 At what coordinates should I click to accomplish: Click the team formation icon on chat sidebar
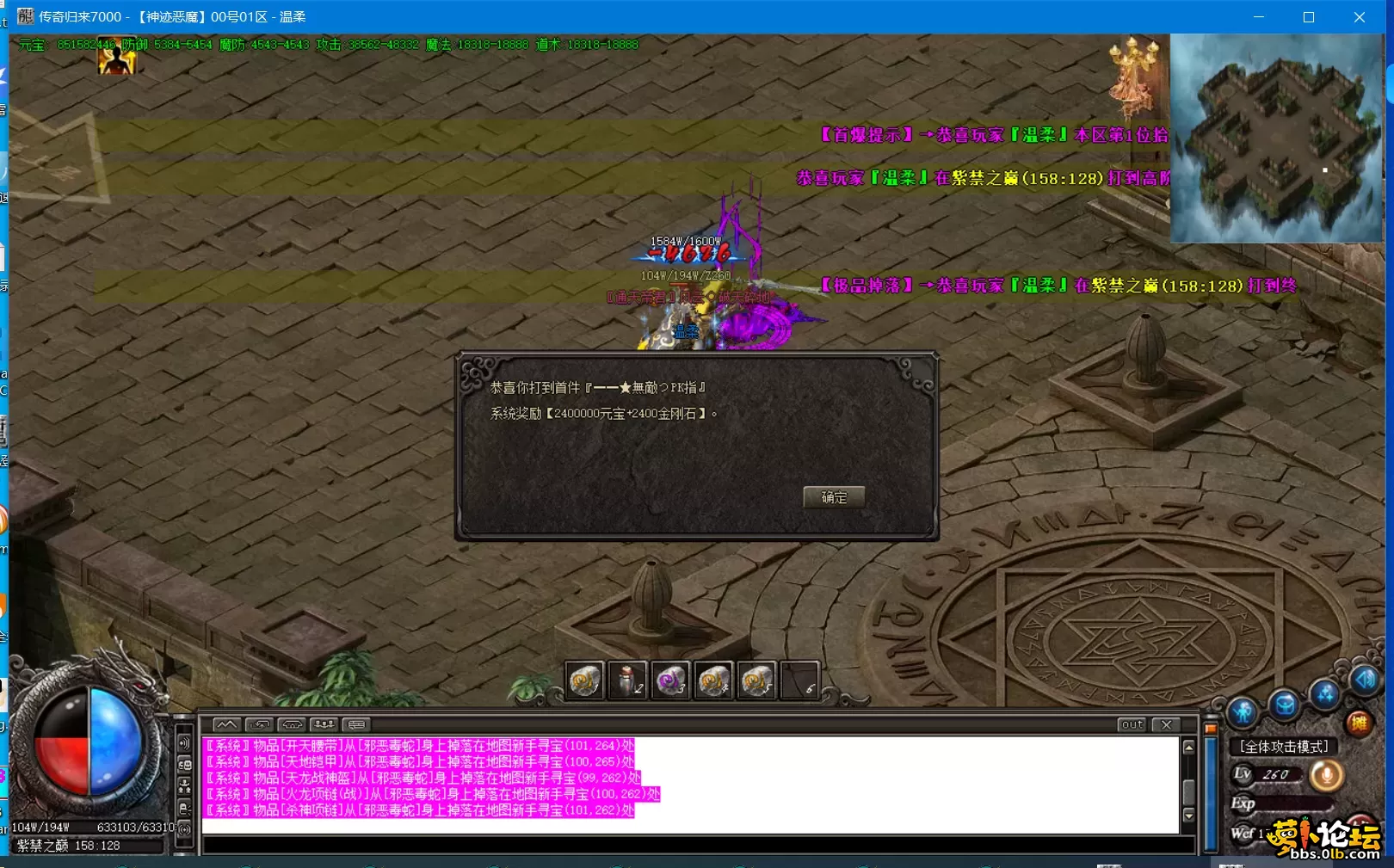click(x=185, y=785)
